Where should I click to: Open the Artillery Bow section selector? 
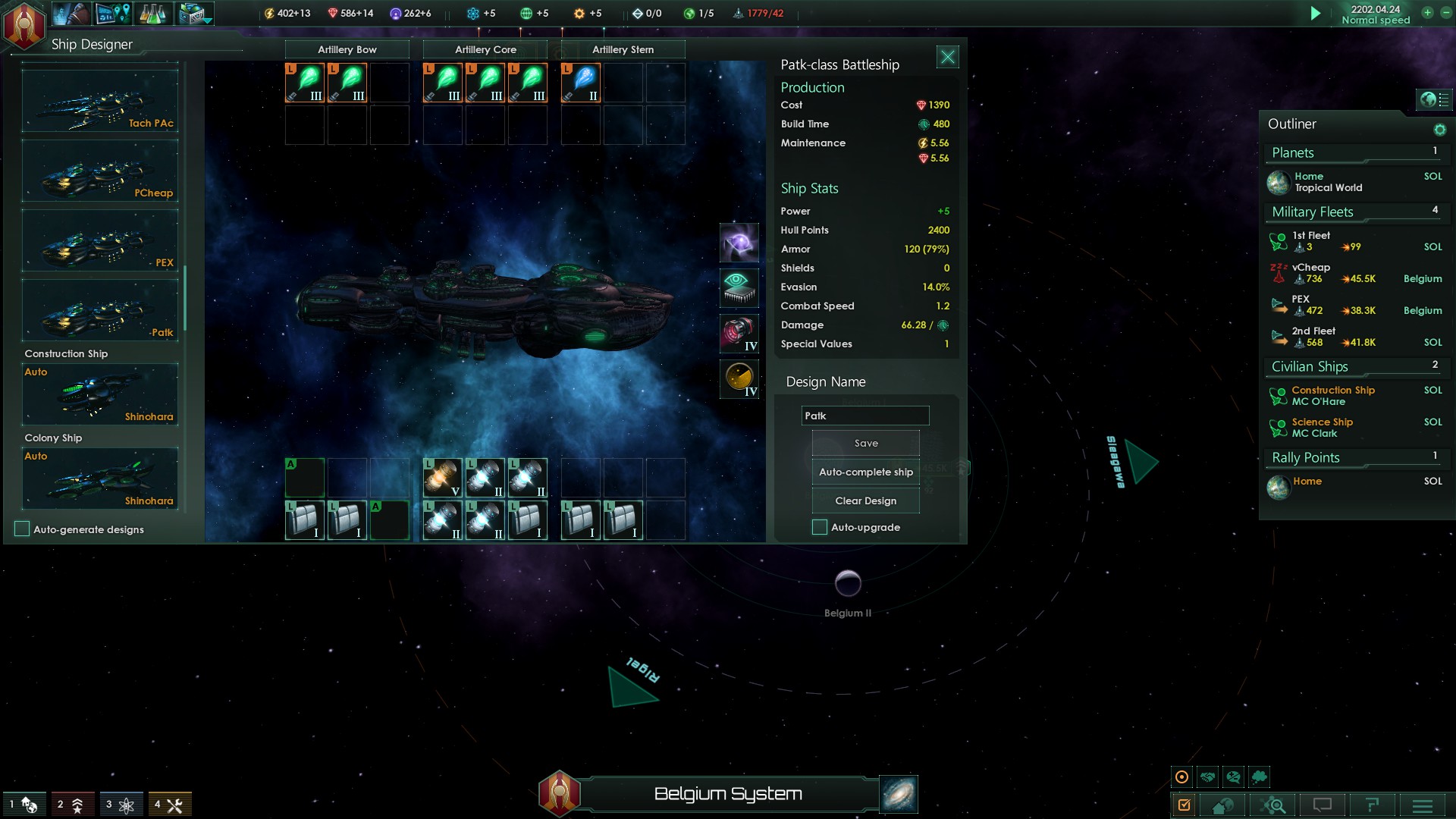tap(347, 49)
